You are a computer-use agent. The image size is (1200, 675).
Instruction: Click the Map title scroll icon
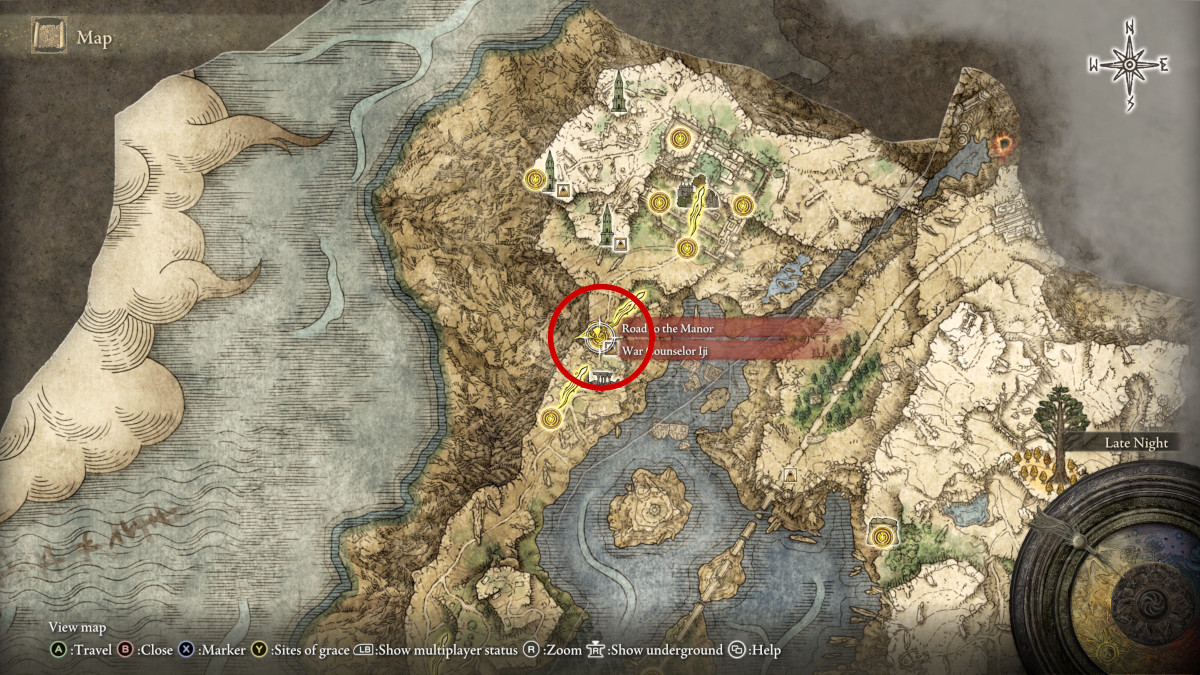click(49, 38)
